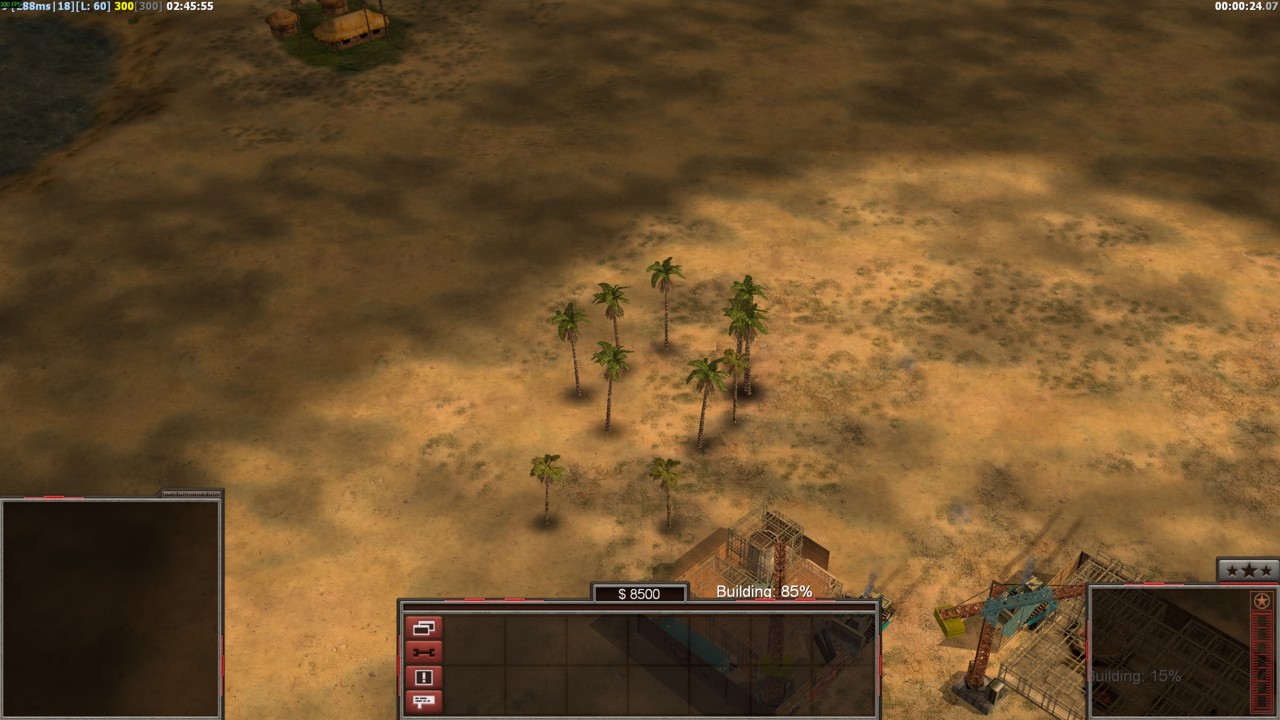Image resolution: width=1280 pixels, height=720 pixels.
Task: Select the exclamation mark alert button
Action: point(424,677)
